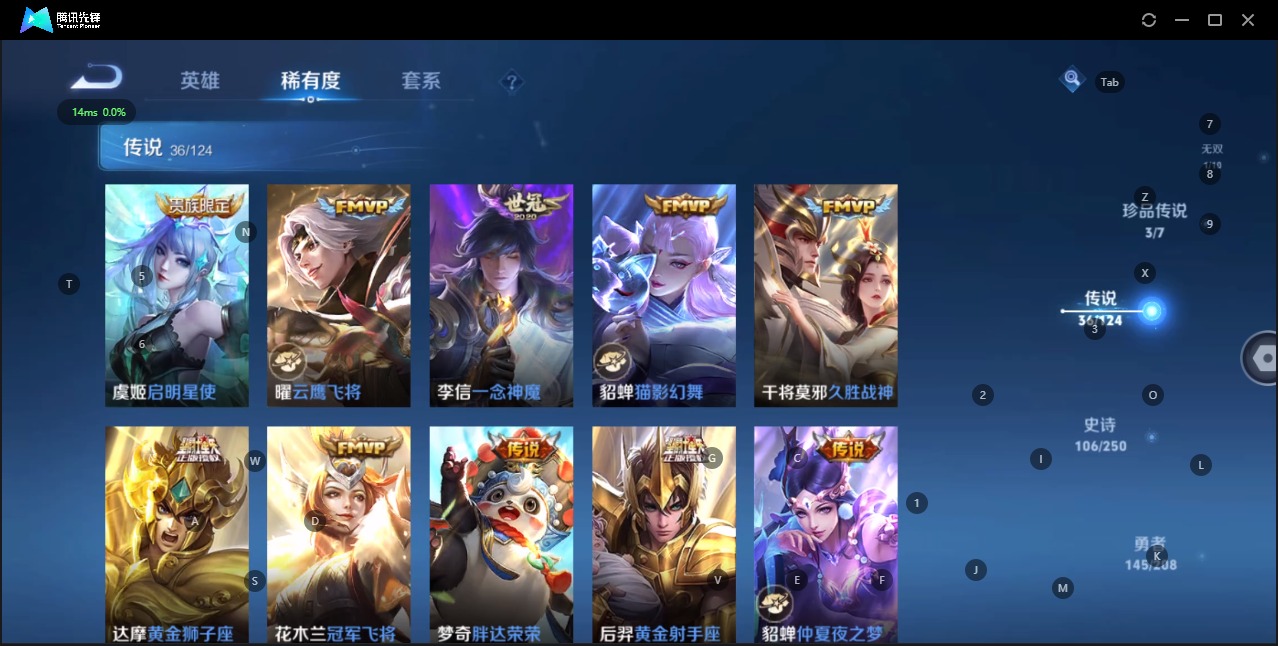Select the 稀有度 tab
The image size is (1278, 646).
point(310,81)
